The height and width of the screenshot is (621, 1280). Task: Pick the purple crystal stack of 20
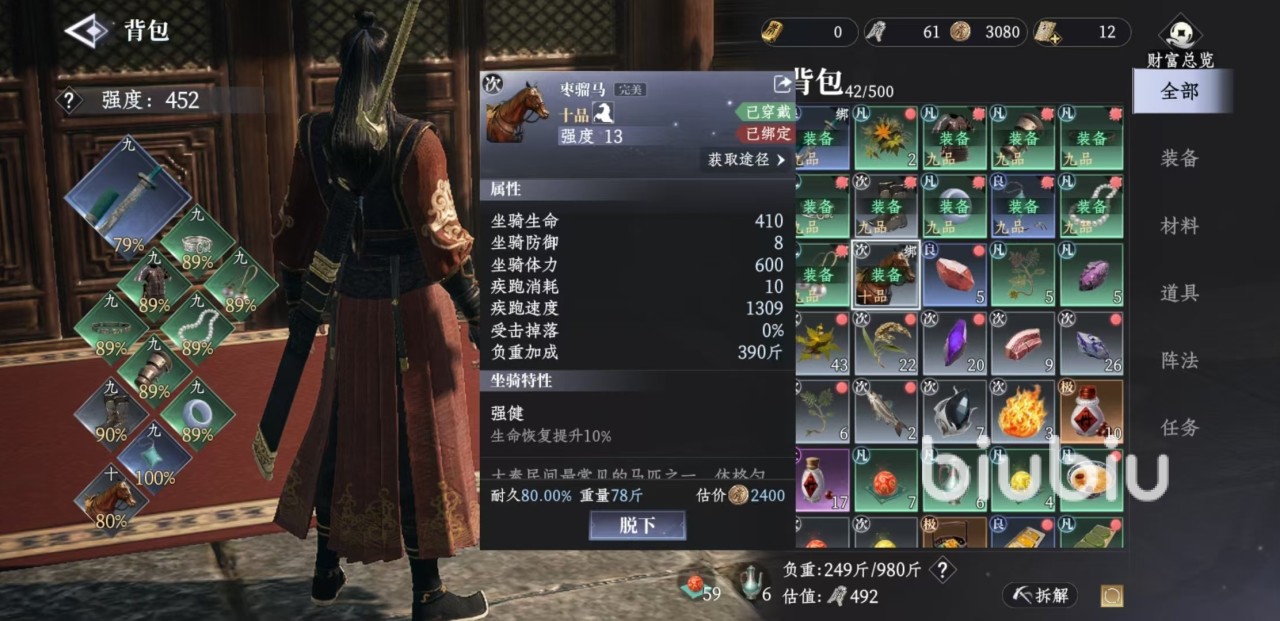(x=954, y=343)
